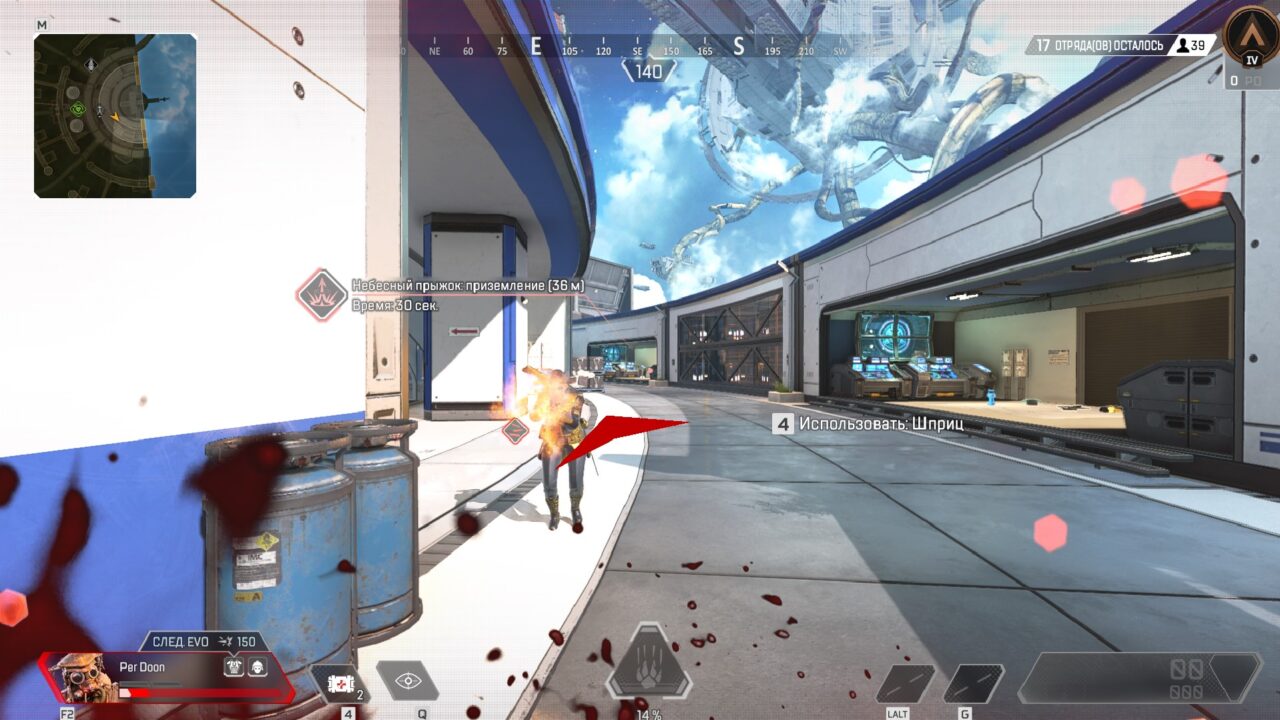Click the empty weapon ammo panel
This screenshot has height=720, width=1280.
point(1138,678)
